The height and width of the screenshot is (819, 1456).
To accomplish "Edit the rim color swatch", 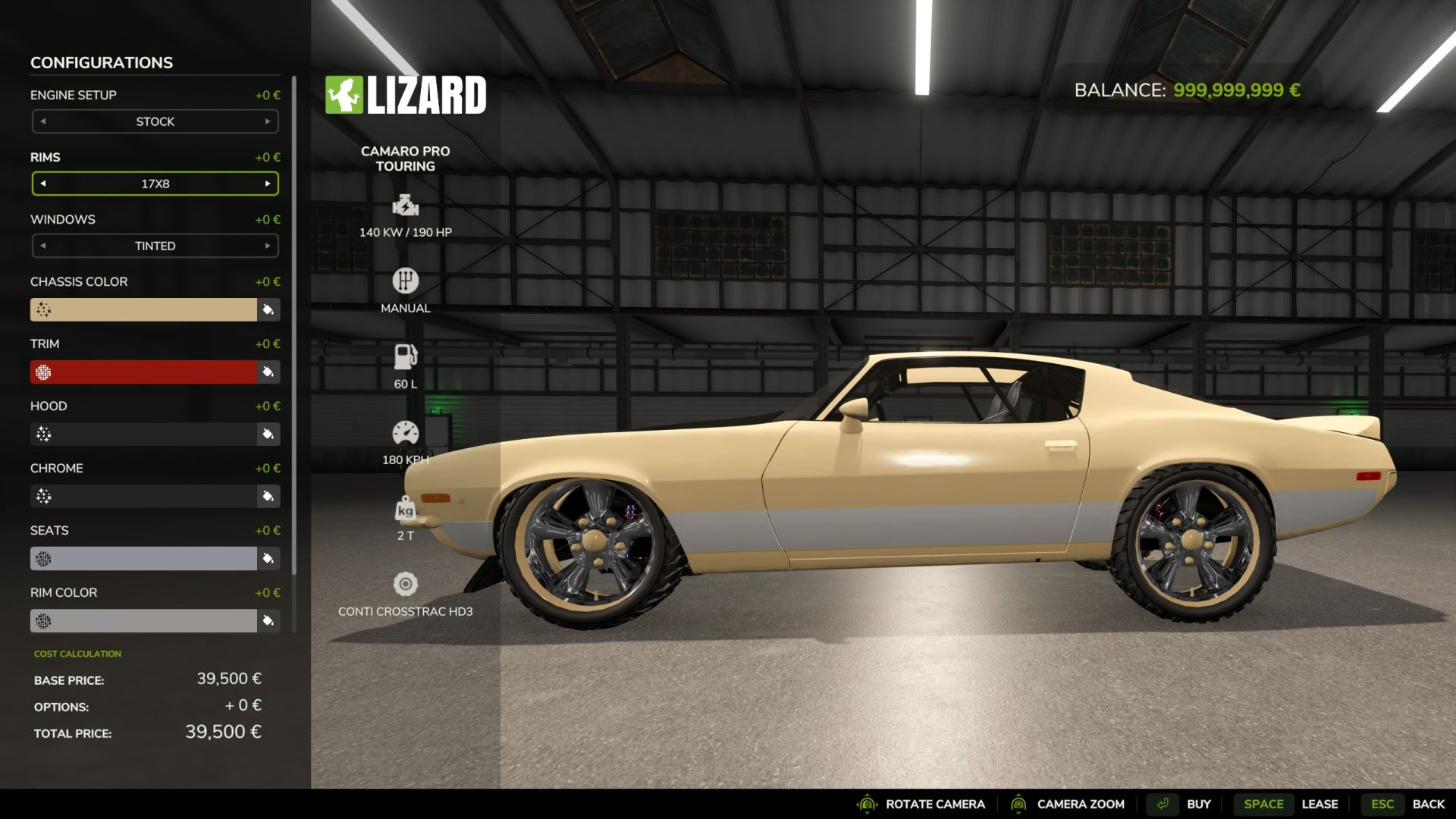I will [143, 620].
